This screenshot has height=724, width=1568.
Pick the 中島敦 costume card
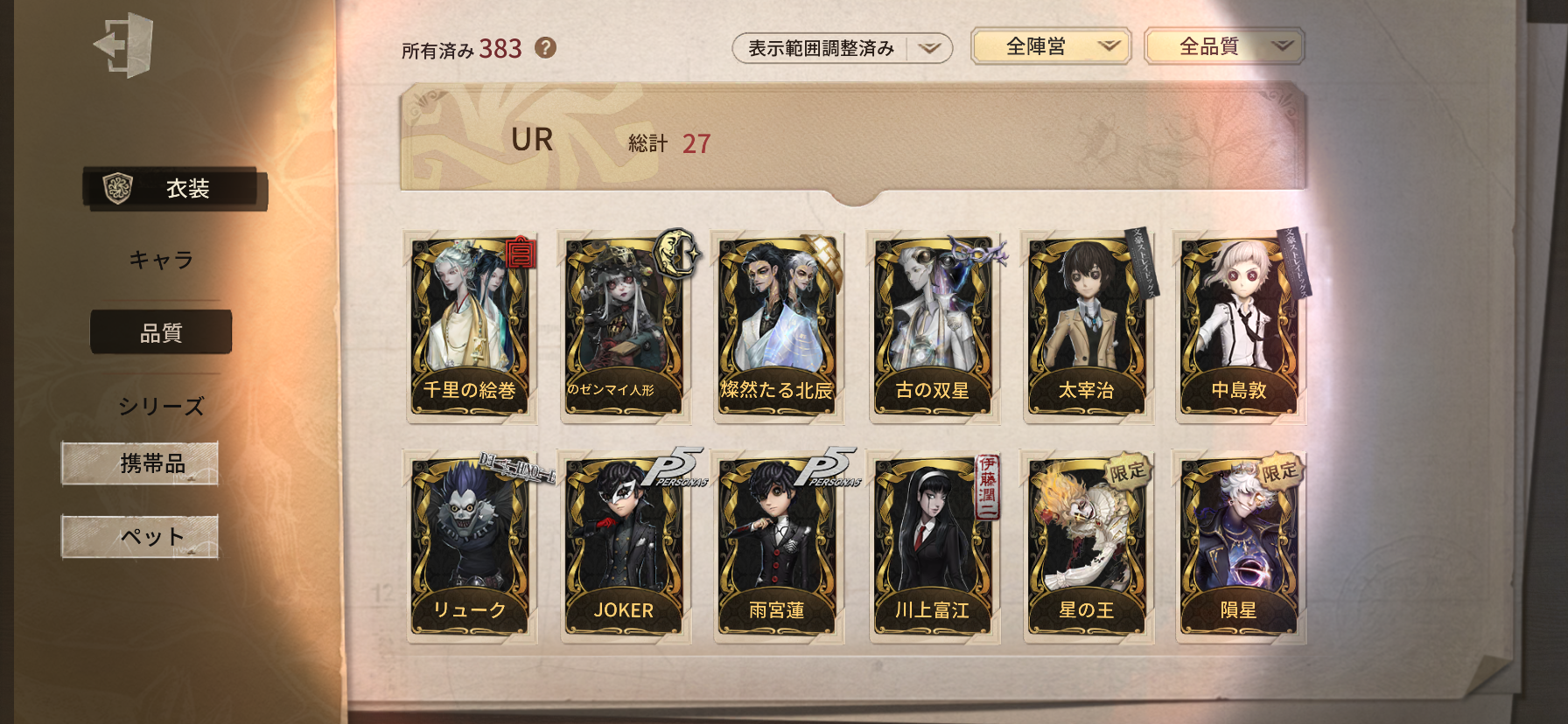point(1239,328)
